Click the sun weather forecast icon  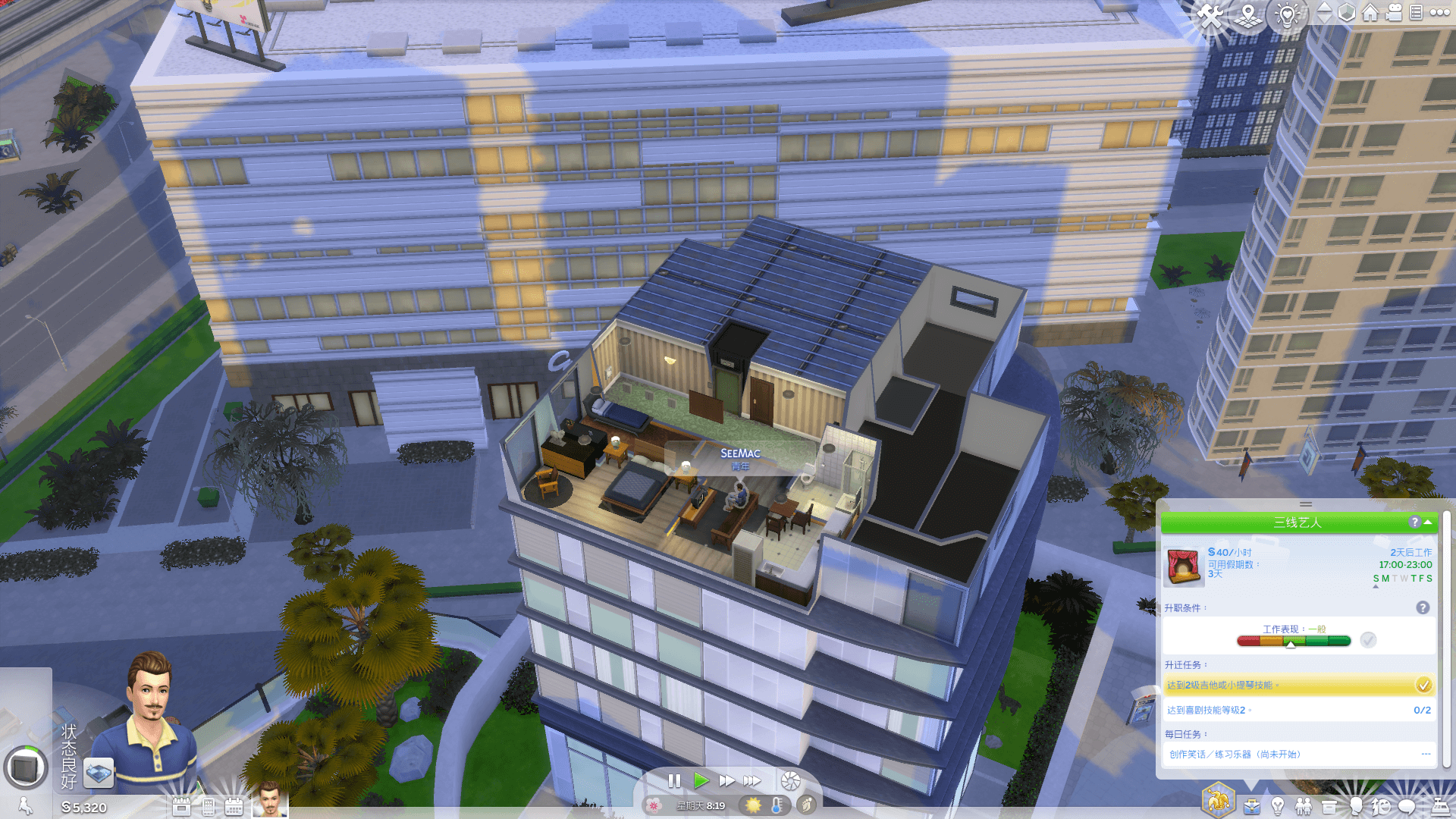[753, 805]
